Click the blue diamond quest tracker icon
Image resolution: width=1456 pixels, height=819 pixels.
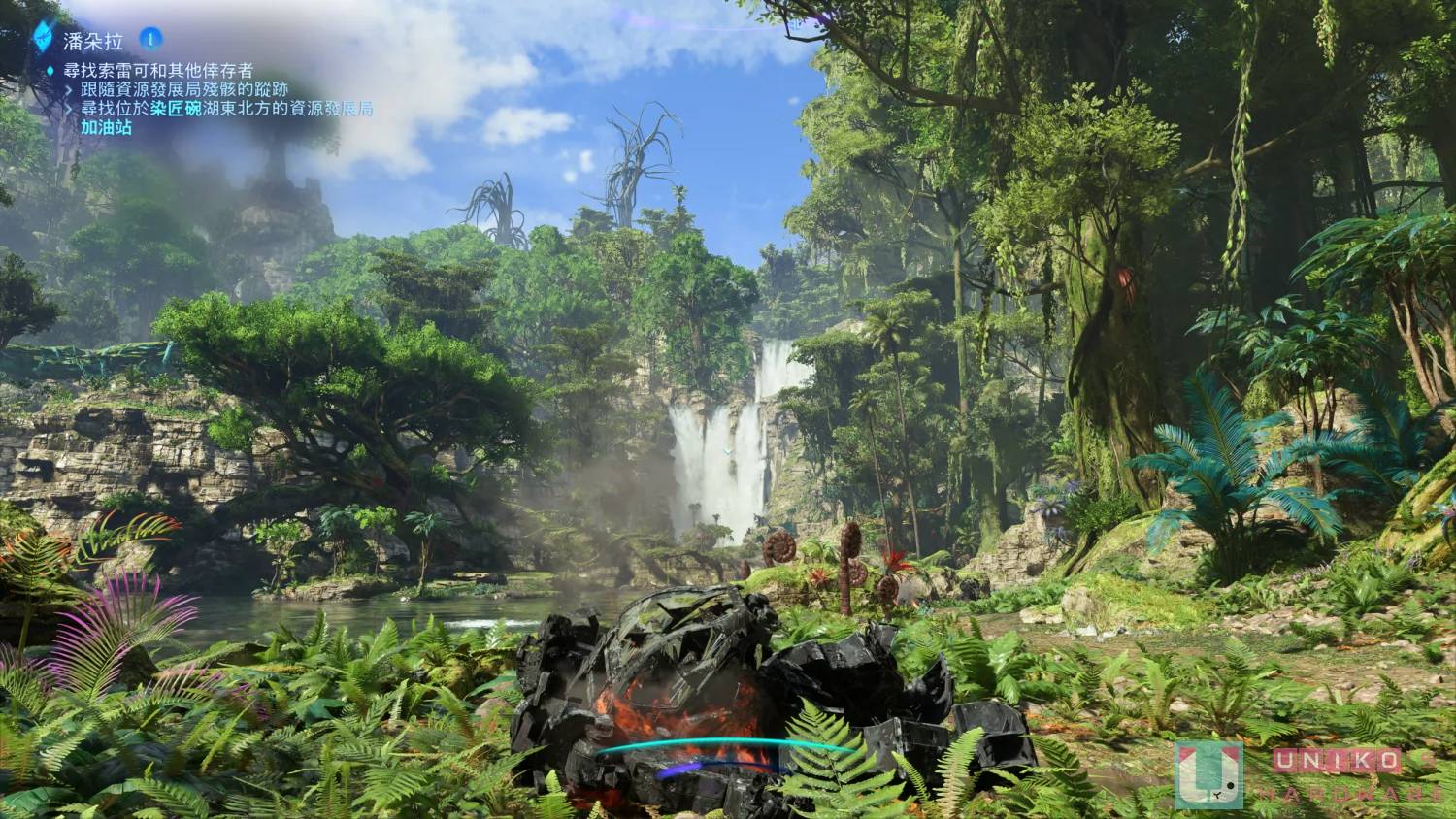(44, 38)
